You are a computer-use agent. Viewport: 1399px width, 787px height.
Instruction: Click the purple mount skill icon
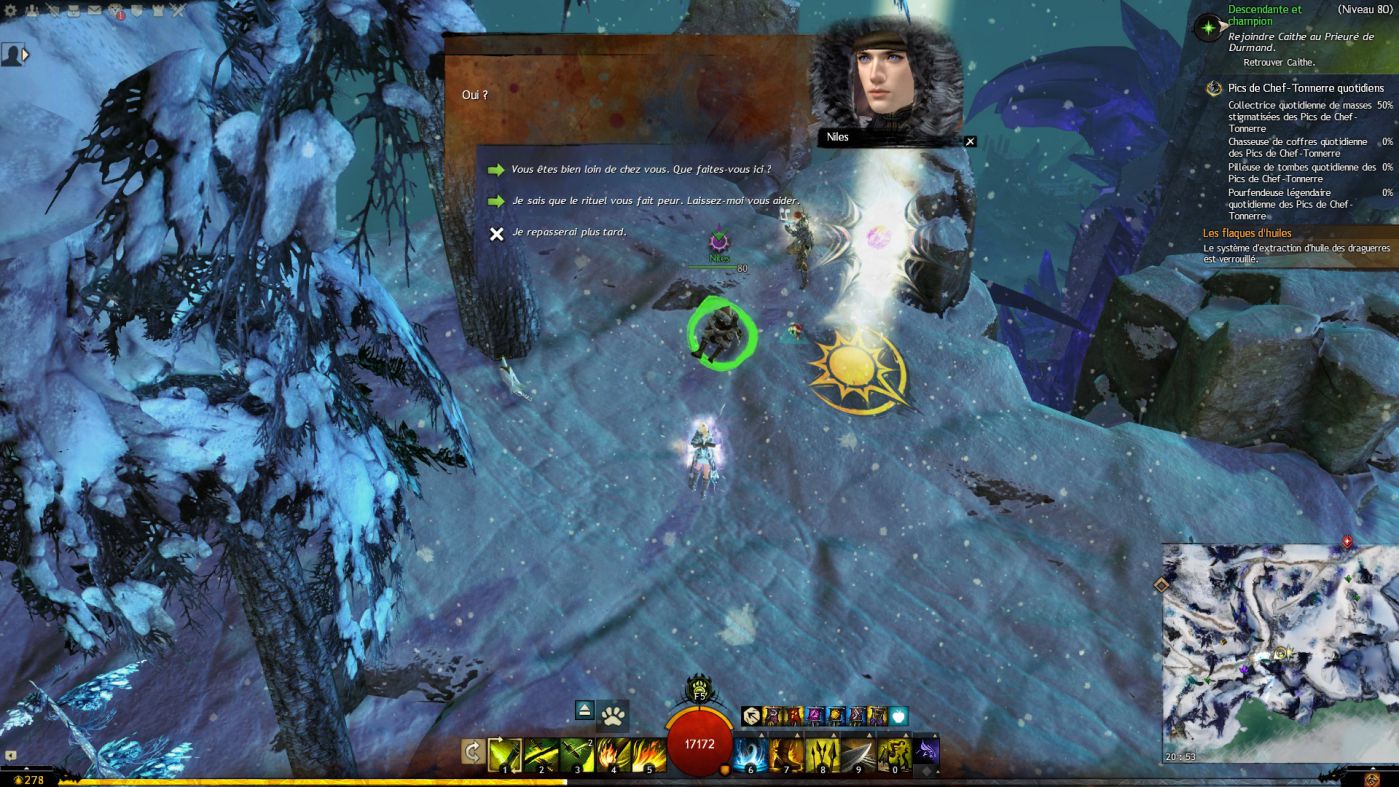pos(927,750)
